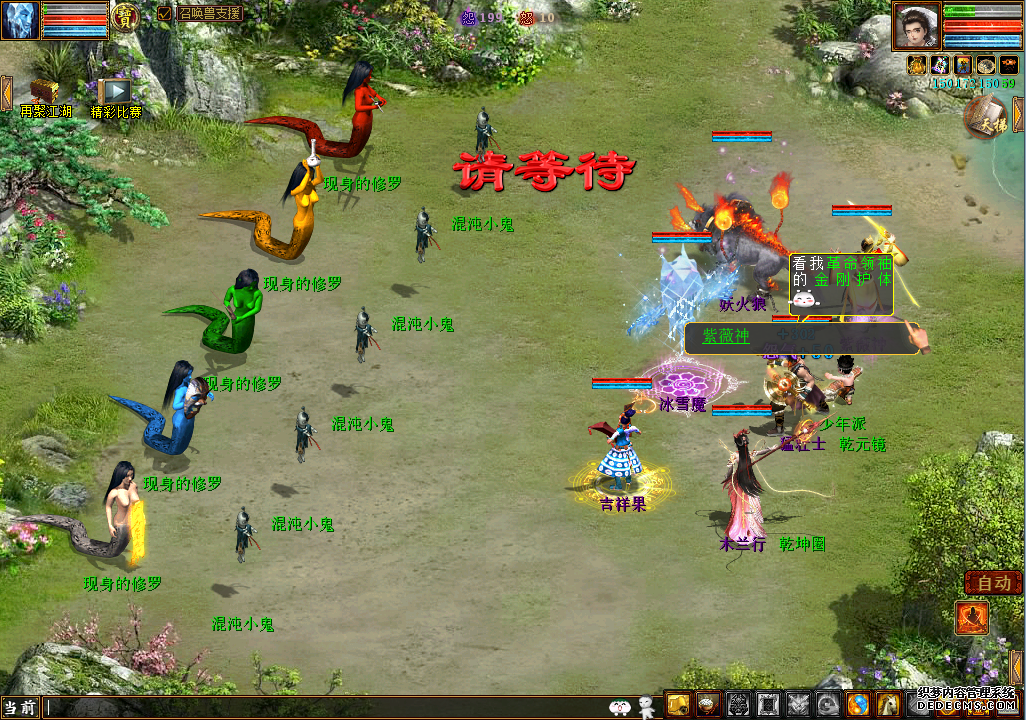Open the yin-yang orb icon in bottom bar
1026x720 pixels.
click(858, 704)
